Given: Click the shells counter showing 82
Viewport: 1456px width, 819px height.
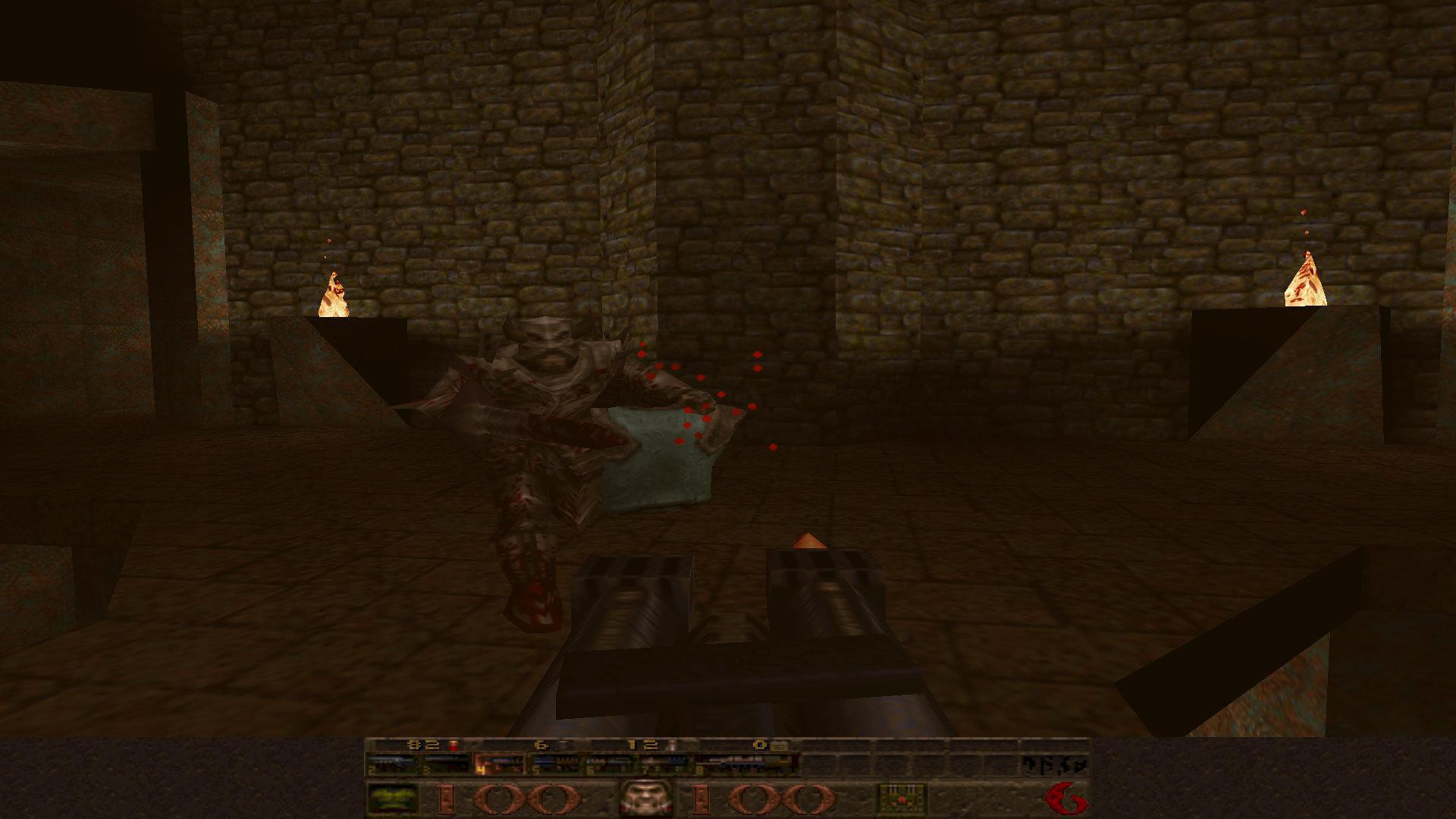Looking at the screenshot, I should point(423,746).
